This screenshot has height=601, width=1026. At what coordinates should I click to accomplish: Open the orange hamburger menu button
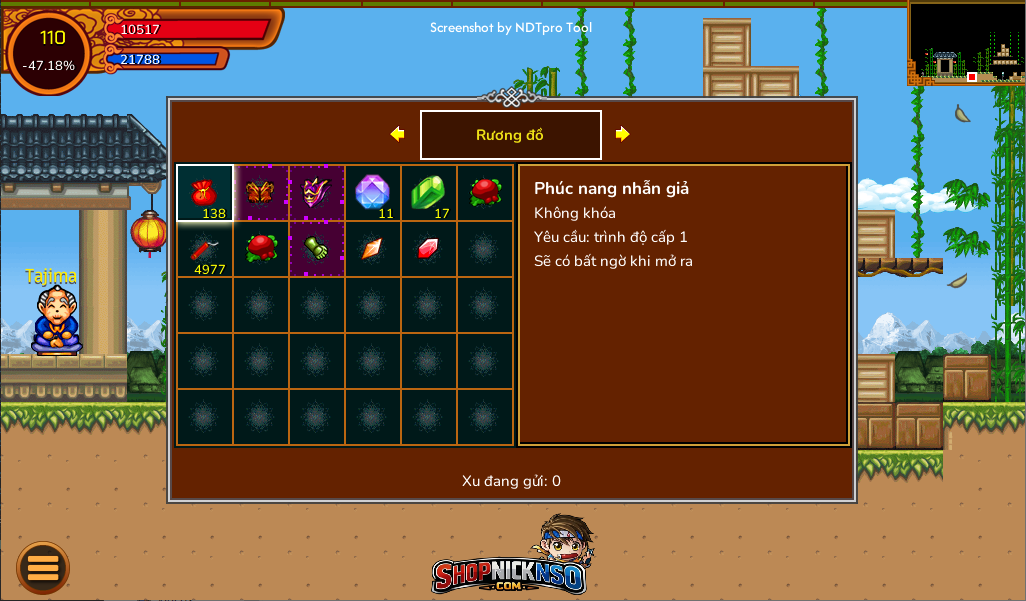click(43, 568)
